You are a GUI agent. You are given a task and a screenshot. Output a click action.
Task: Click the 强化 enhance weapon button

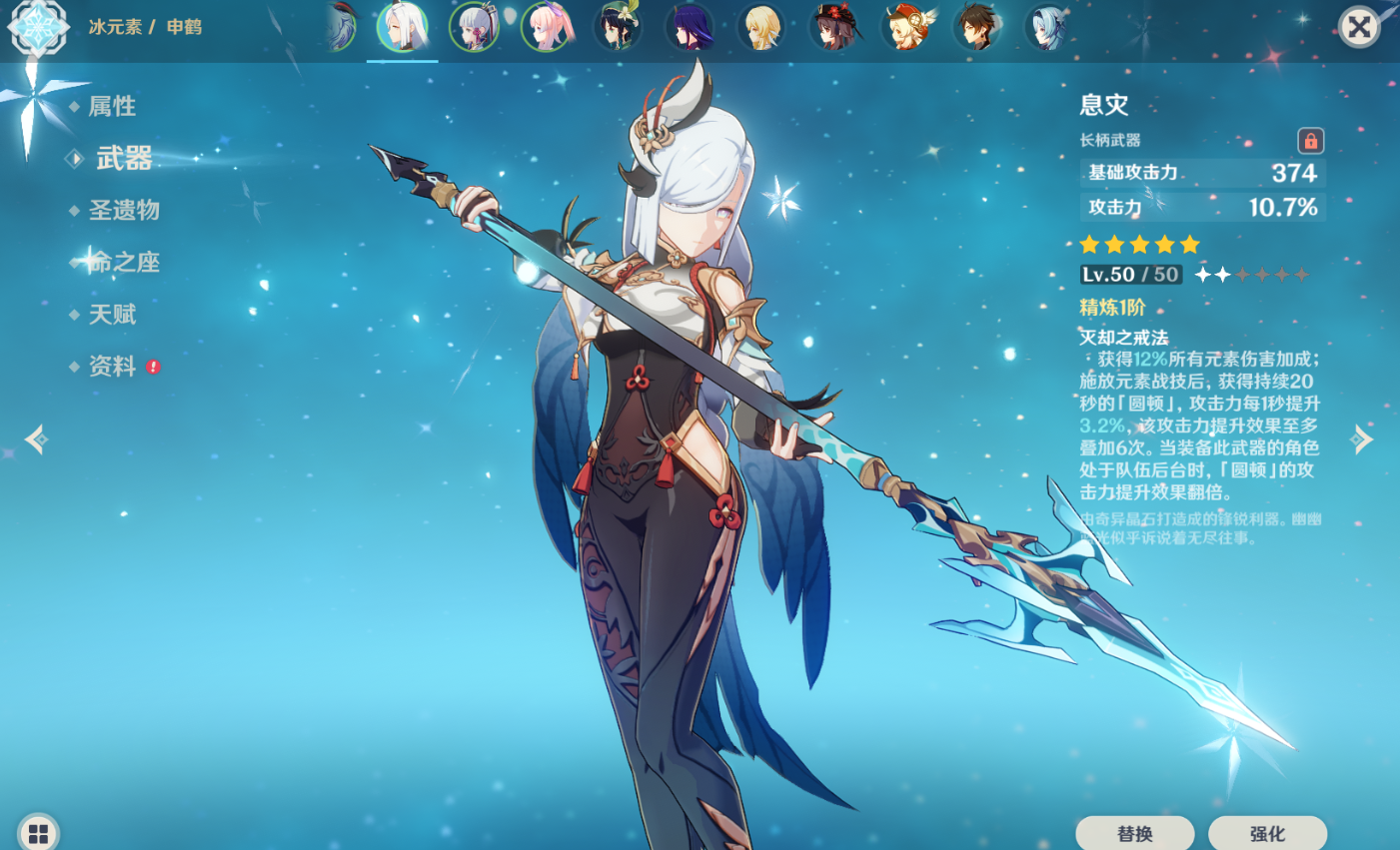point(1267,833)
